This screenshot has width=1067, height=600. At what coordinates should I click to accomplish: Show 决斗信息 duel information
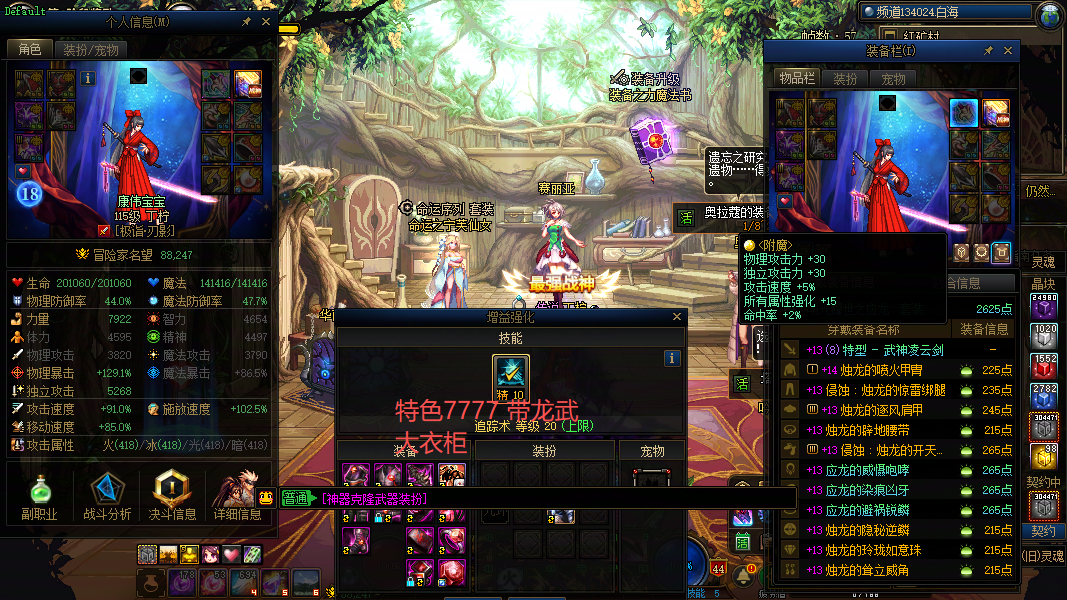tap(172, 497)
